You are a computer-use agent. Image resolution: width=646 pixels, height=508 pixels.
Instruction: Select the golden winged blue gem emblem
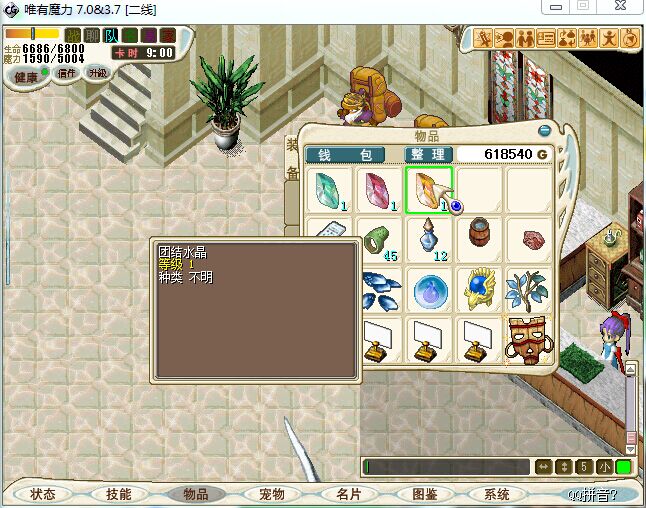480,290
